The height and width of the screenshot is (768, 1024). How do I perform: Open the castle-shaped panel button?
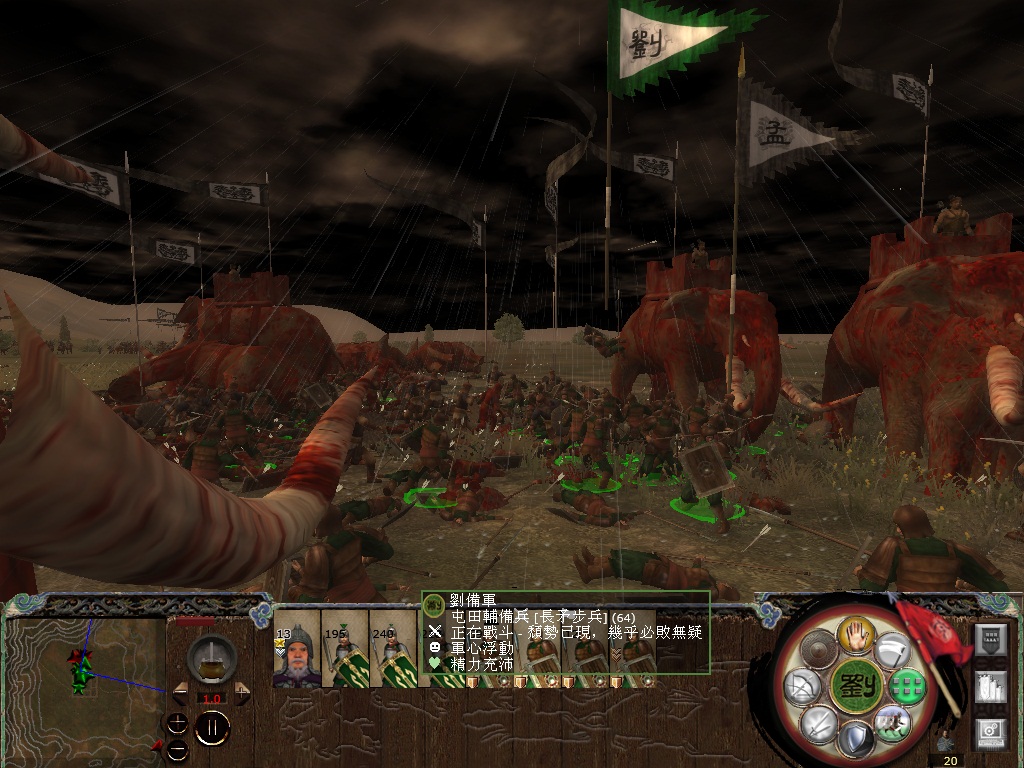[990, 689]
